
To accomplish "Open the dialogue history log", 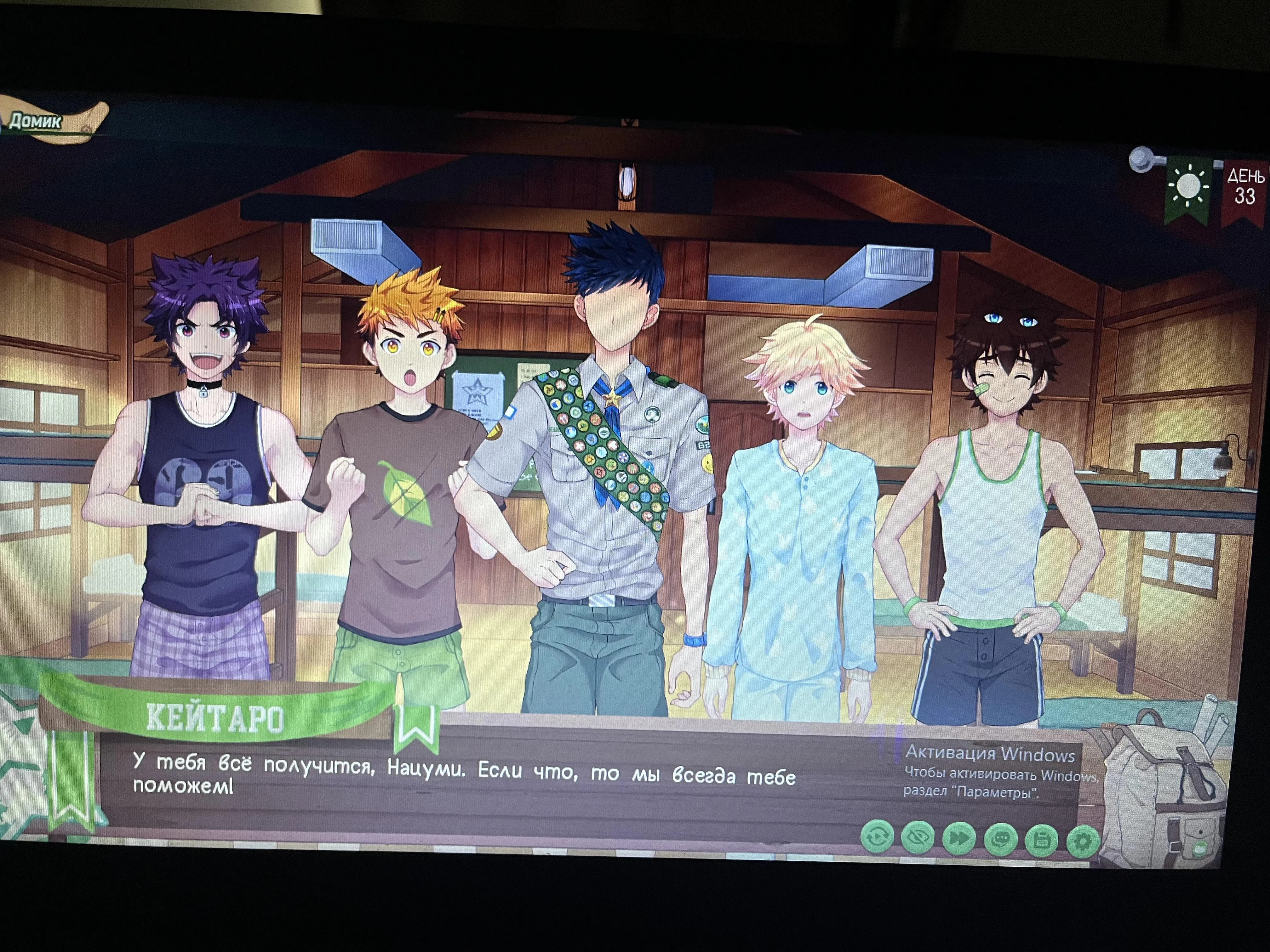I will (x=1001, y=840).
